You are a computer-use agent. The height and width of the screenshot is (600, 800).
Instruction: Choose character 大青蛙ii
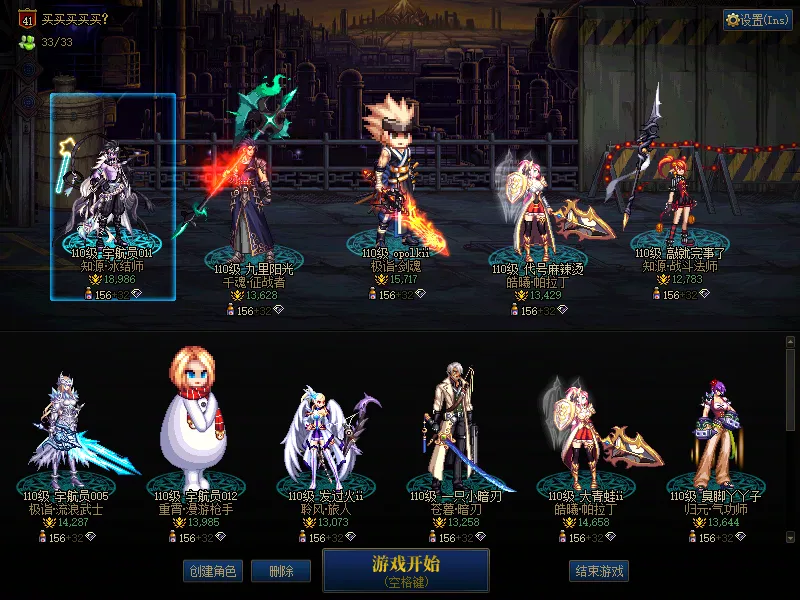coord(578,435)
